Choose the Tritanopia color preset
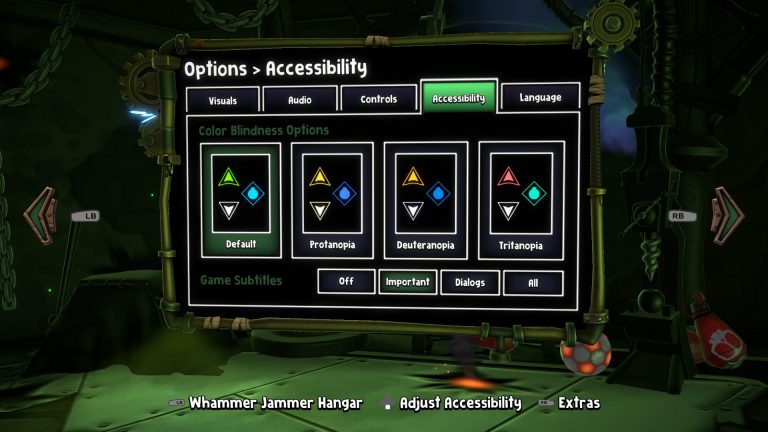The height and width of the screenshot is (432, 768). pyautogui.click(x=521, y=200)
